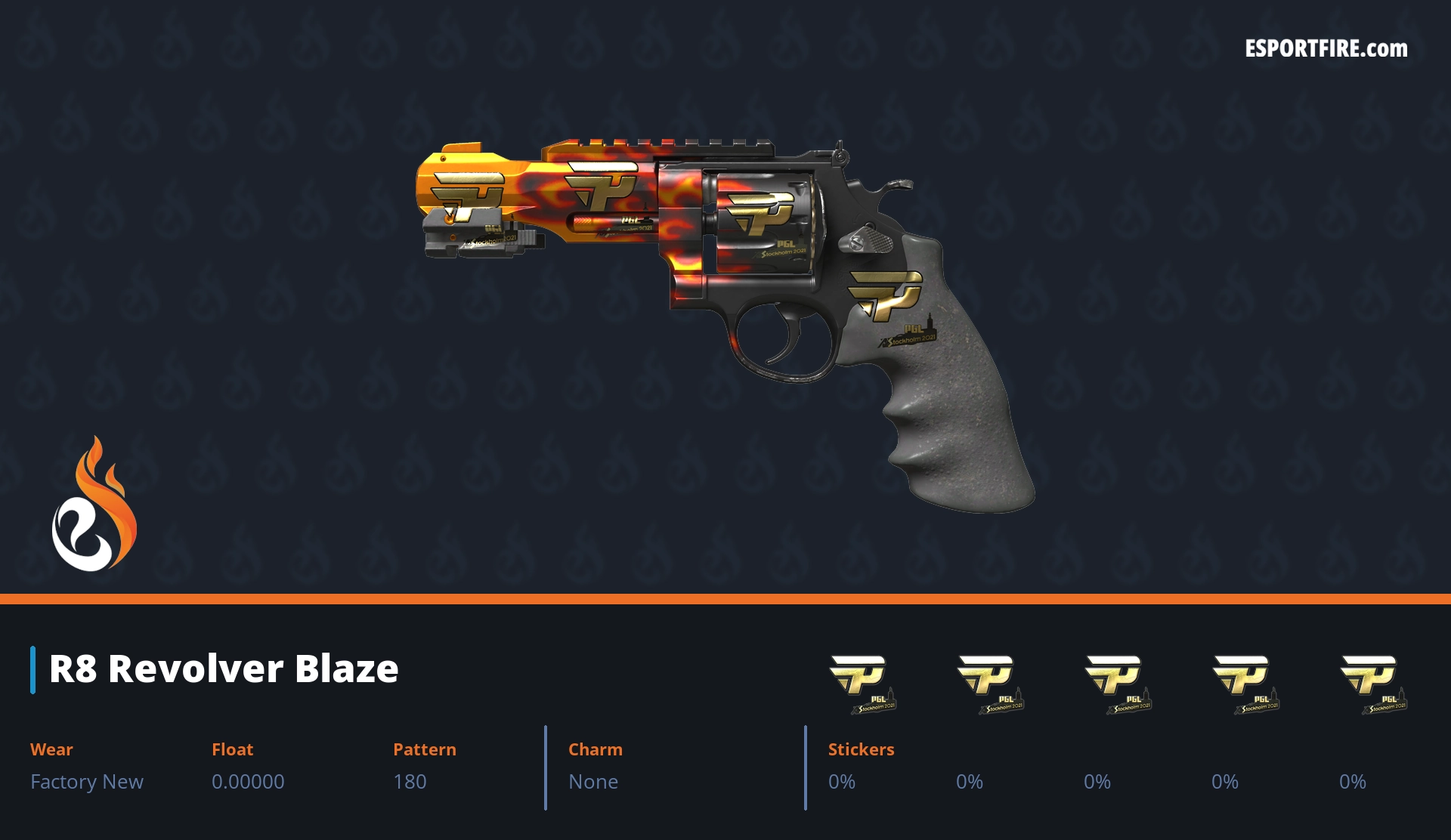Open the ESPORTFIRE.com site link
1451x840 pixels.
coord(1326,49)
